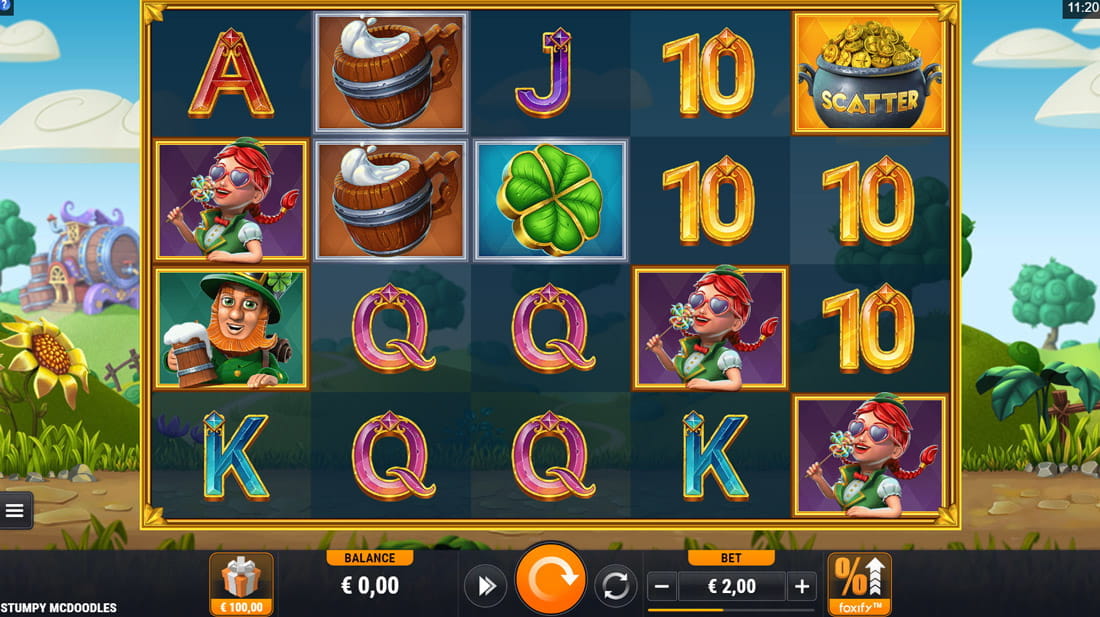Increase the bet with the plus button

802,586
